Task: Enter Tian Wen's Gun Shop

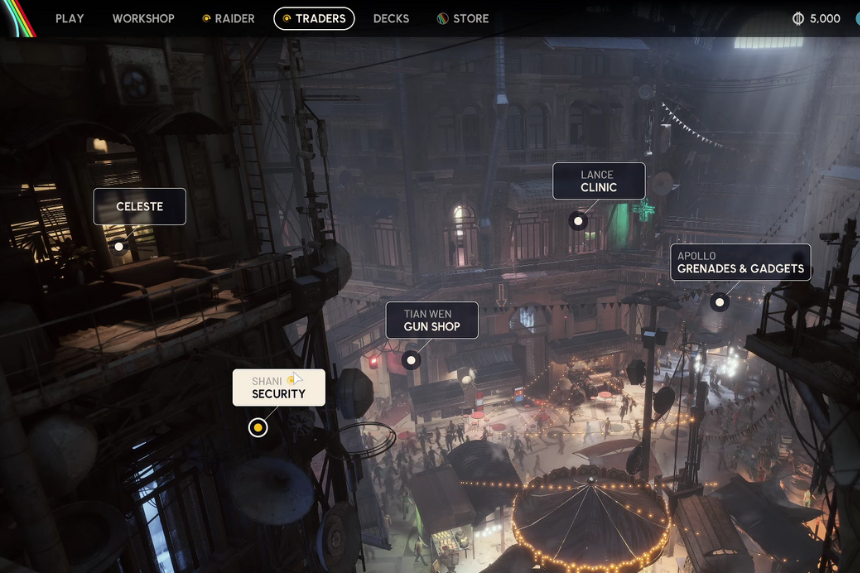Action: coord(432,320)
